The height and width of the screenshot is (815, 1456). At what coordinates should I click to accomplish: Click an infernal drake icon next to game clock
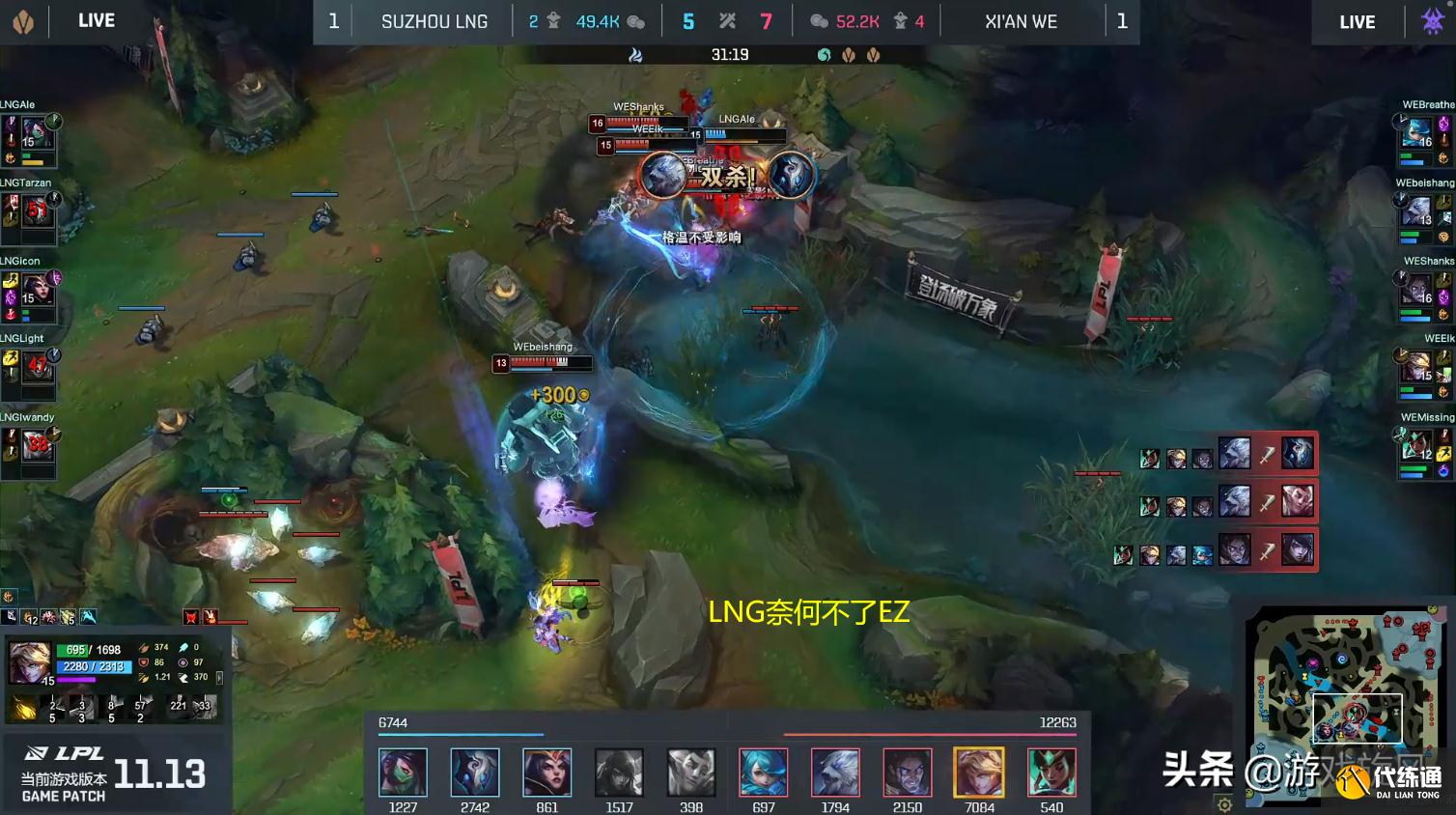click(x=849, y=55)
